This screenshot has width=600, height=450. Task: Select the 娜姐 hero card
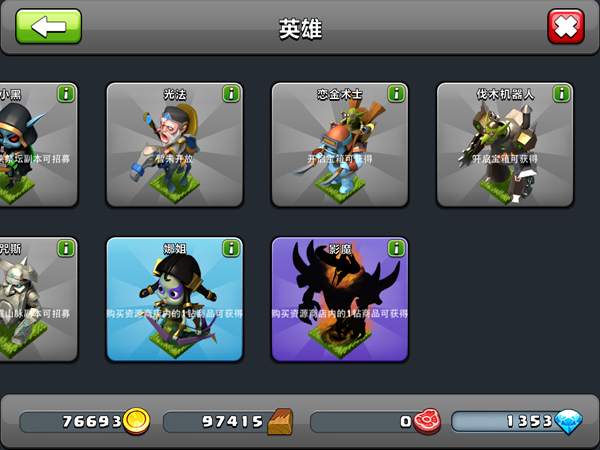point(175,300)
